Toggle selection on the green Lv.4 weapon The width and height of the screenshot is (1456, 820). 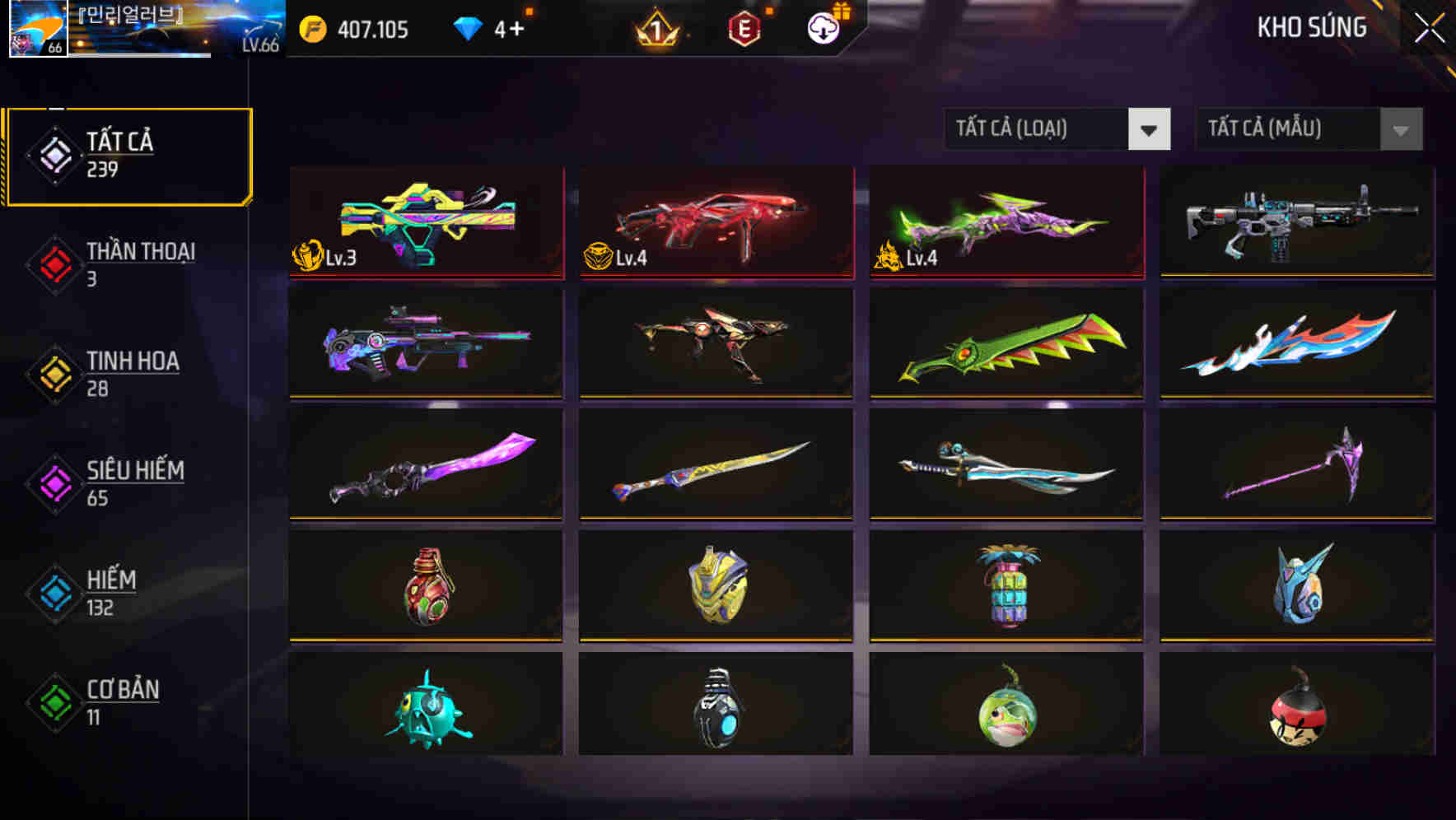1006,224
